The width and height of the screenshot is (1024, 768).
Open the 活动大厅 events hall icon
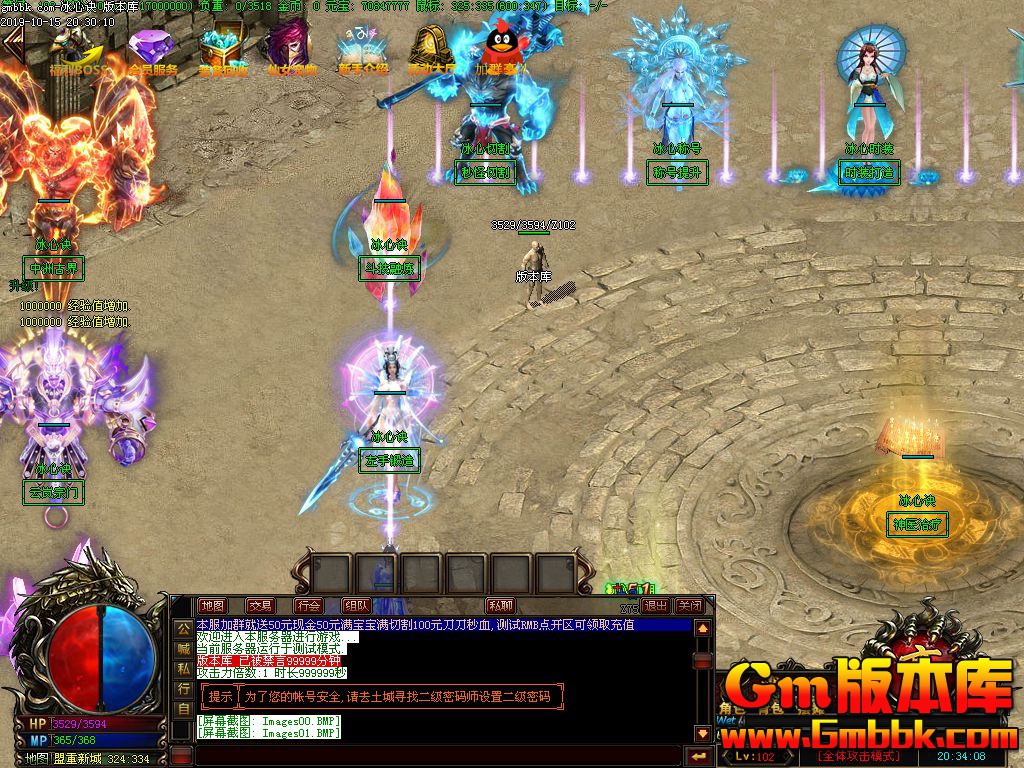click(x=431, y=50)
